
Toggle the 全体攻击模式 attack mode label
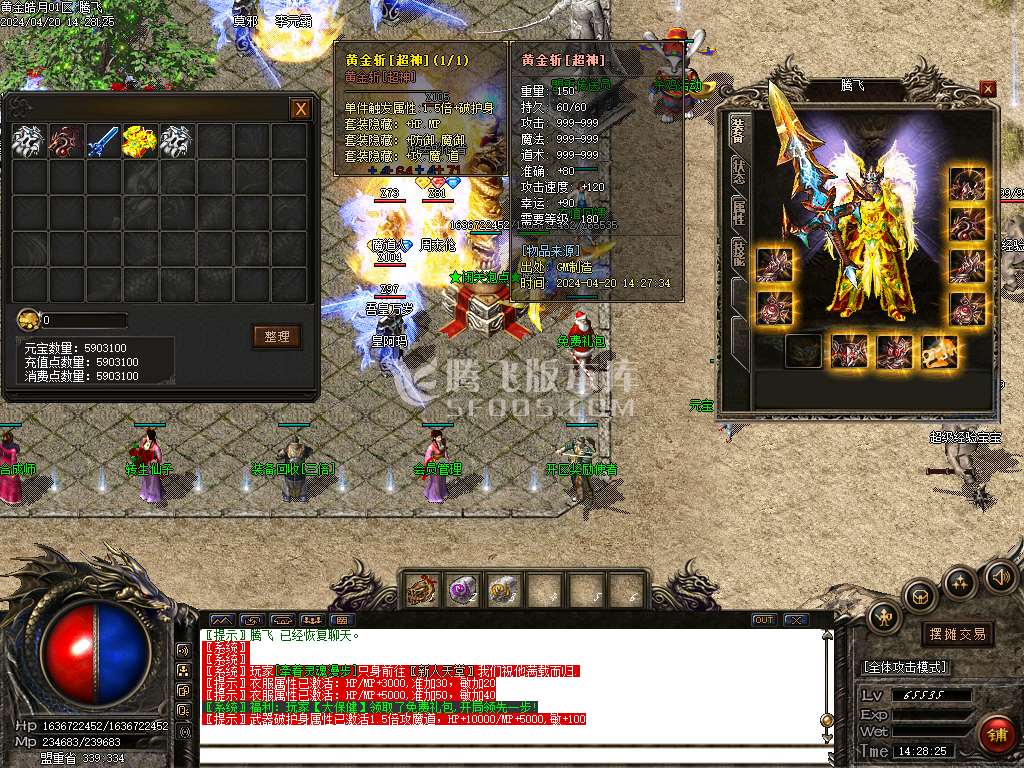[906, 667]
